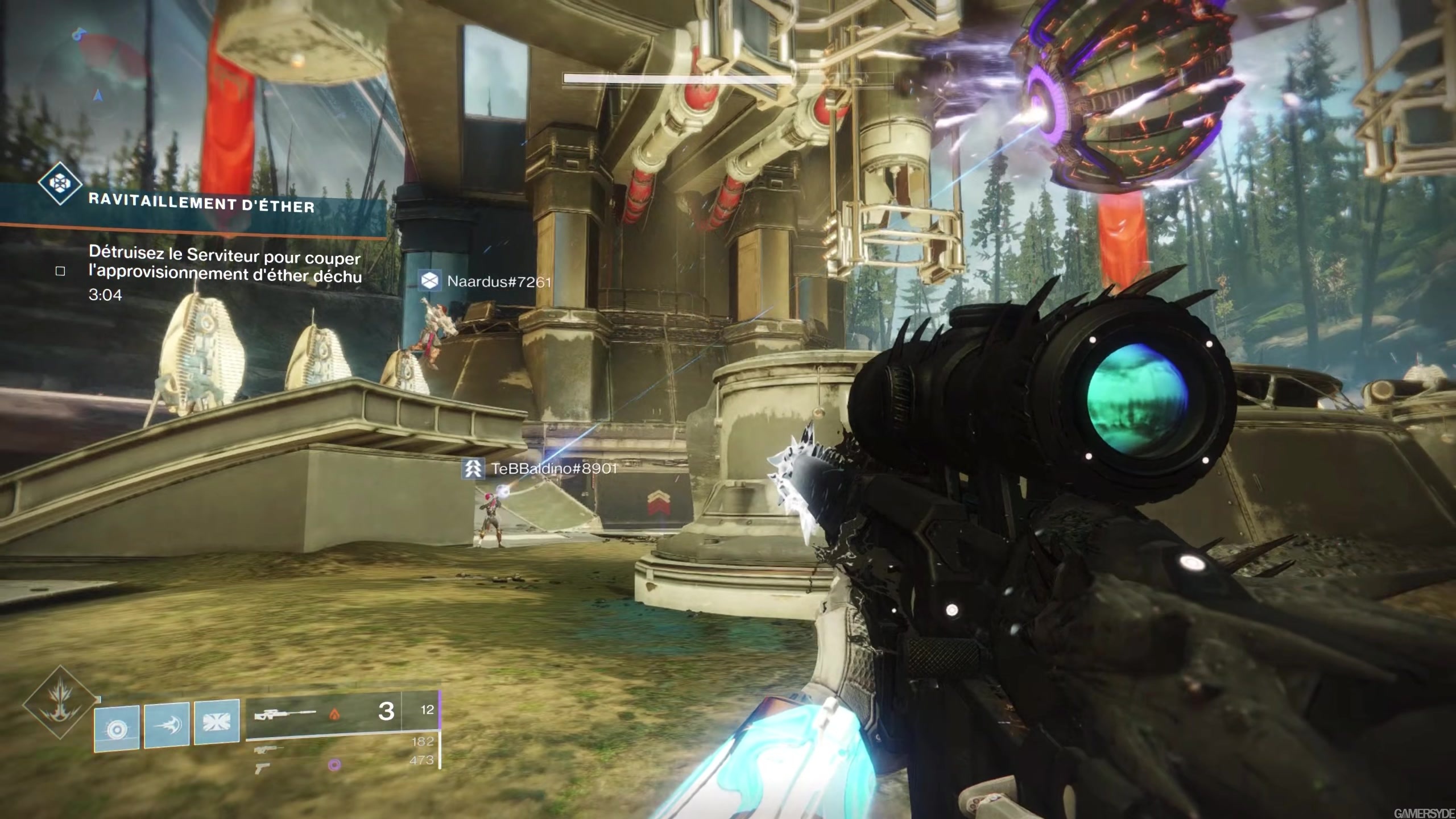
Task: Use the grenade ability with ring icon
Action: (117, 729)
